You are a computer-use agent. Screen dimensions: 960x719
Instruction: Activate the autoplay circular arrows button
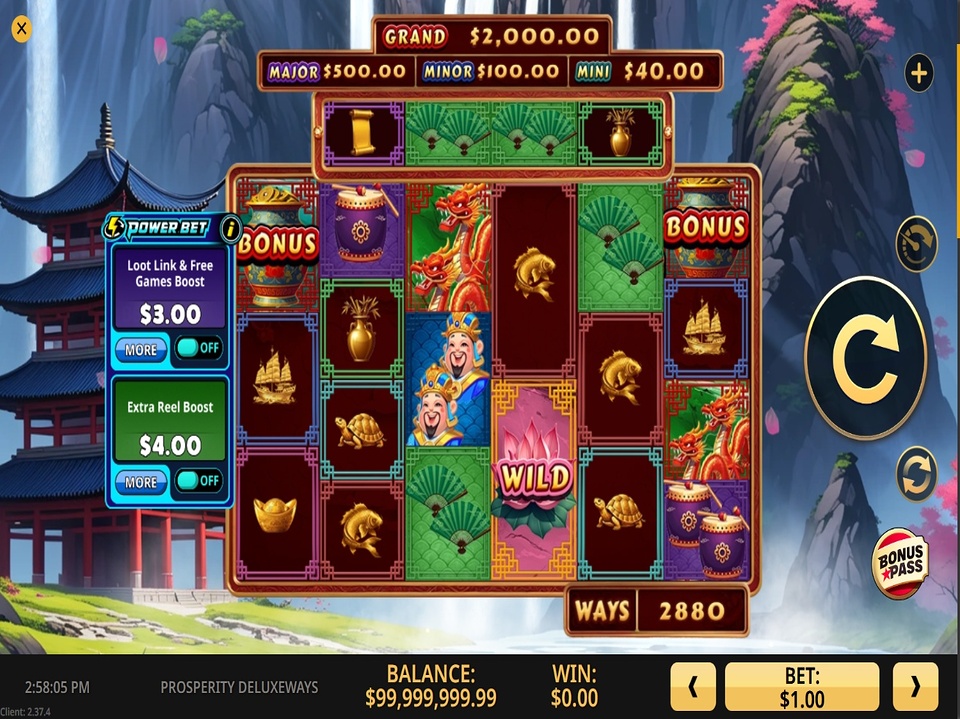(x=917, y=474)
